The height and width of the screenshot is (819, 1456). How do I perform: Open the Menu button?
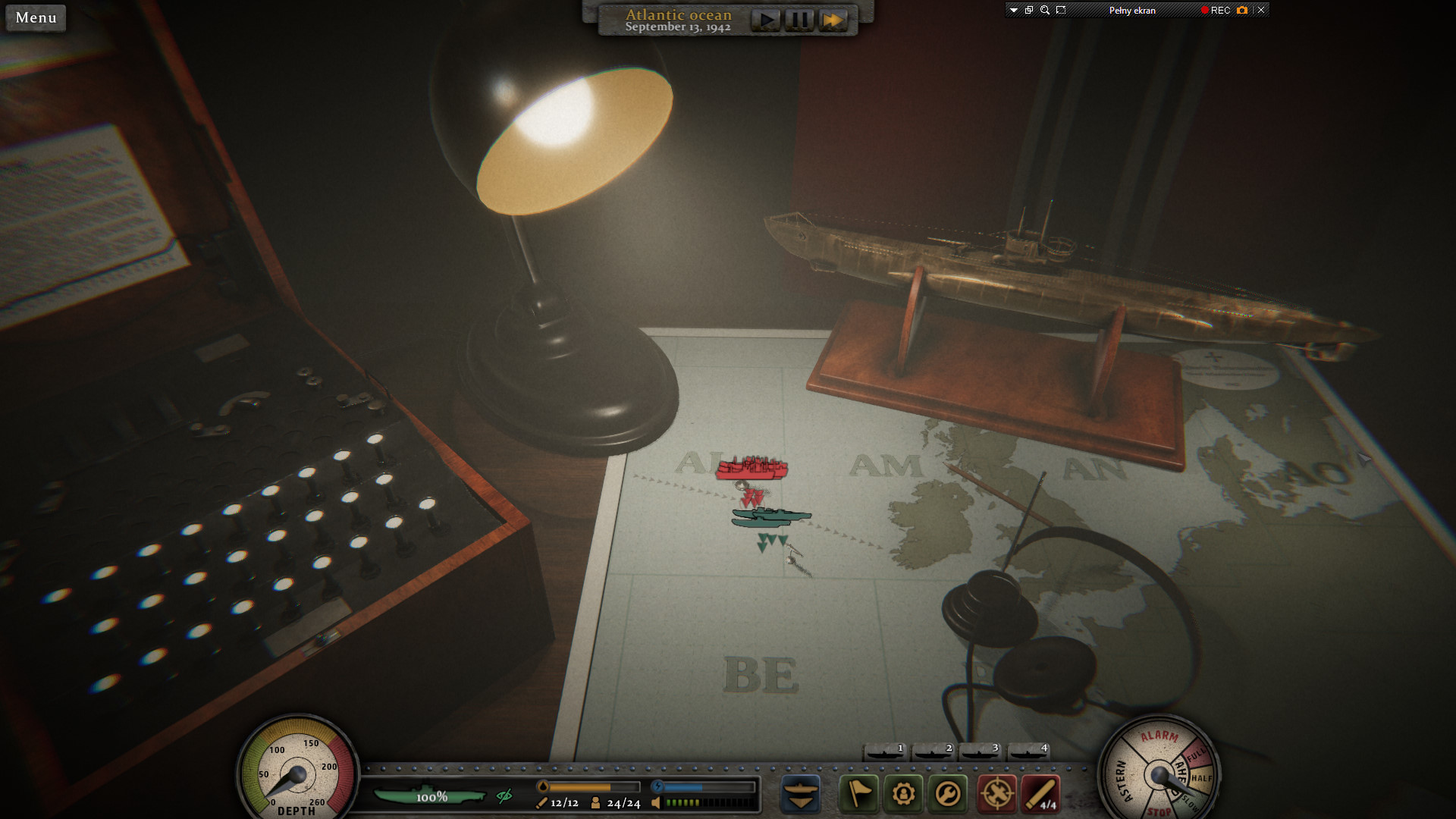click(x=35, y=17)
